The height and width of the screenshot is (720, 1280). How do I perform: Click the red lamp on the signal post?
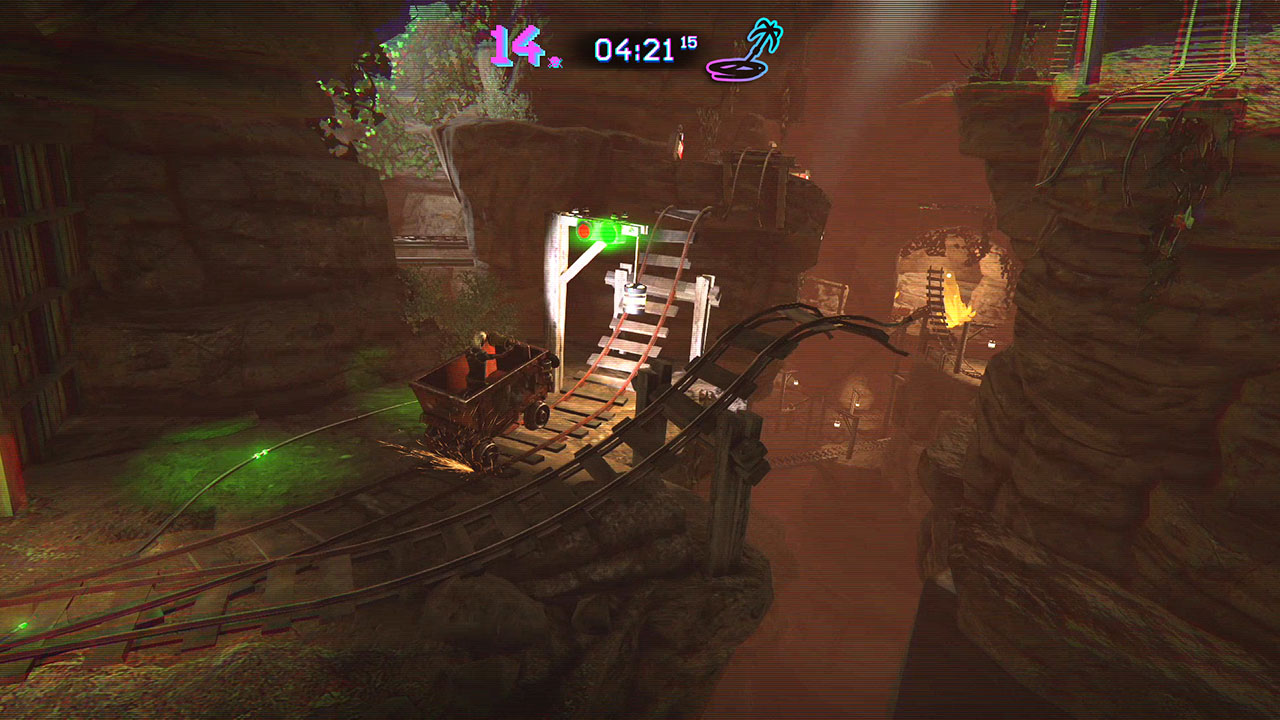tap(582, 231)
